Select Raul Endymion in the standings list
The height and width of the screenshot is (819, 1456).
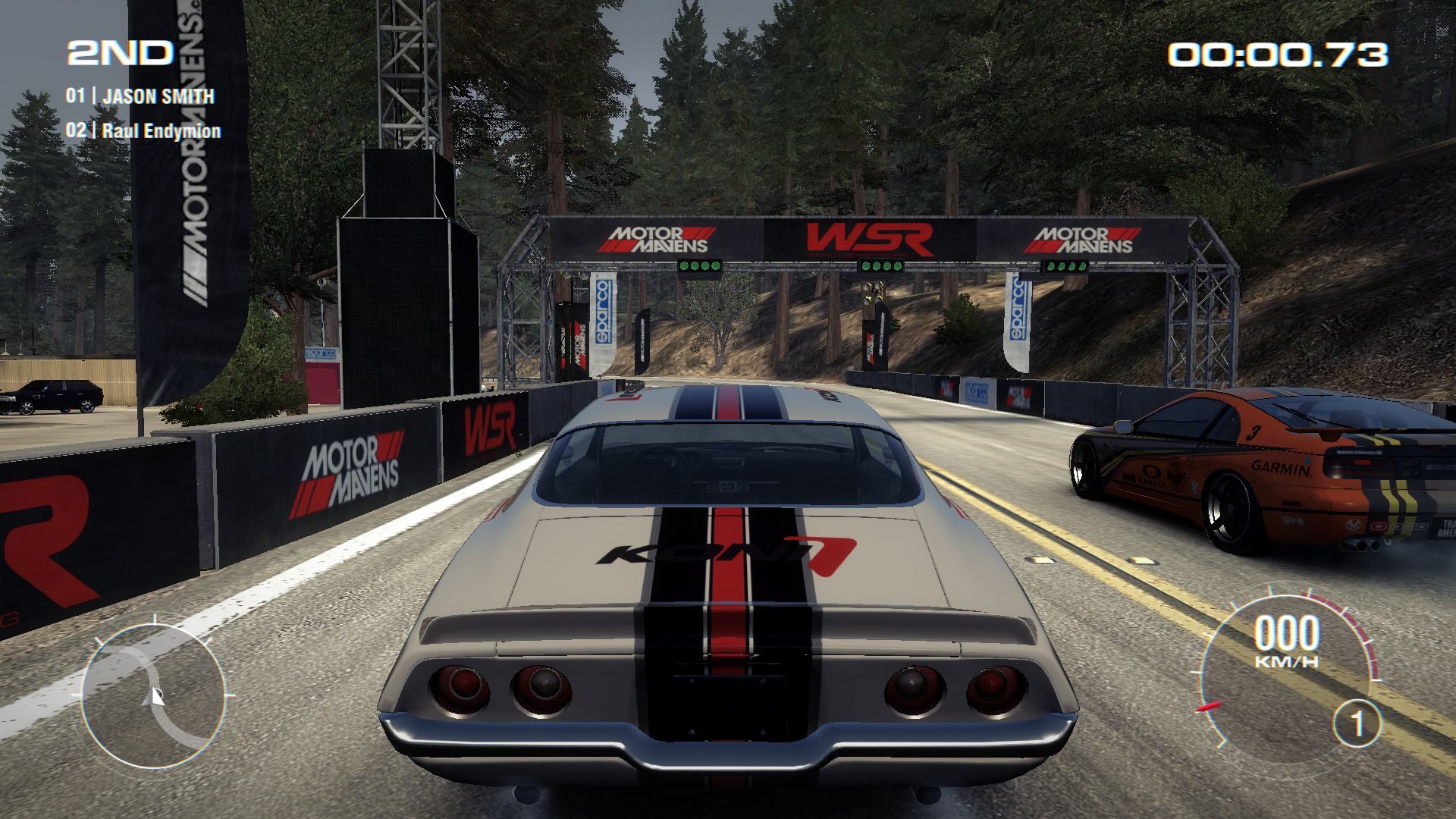click(x=161, y=130)
